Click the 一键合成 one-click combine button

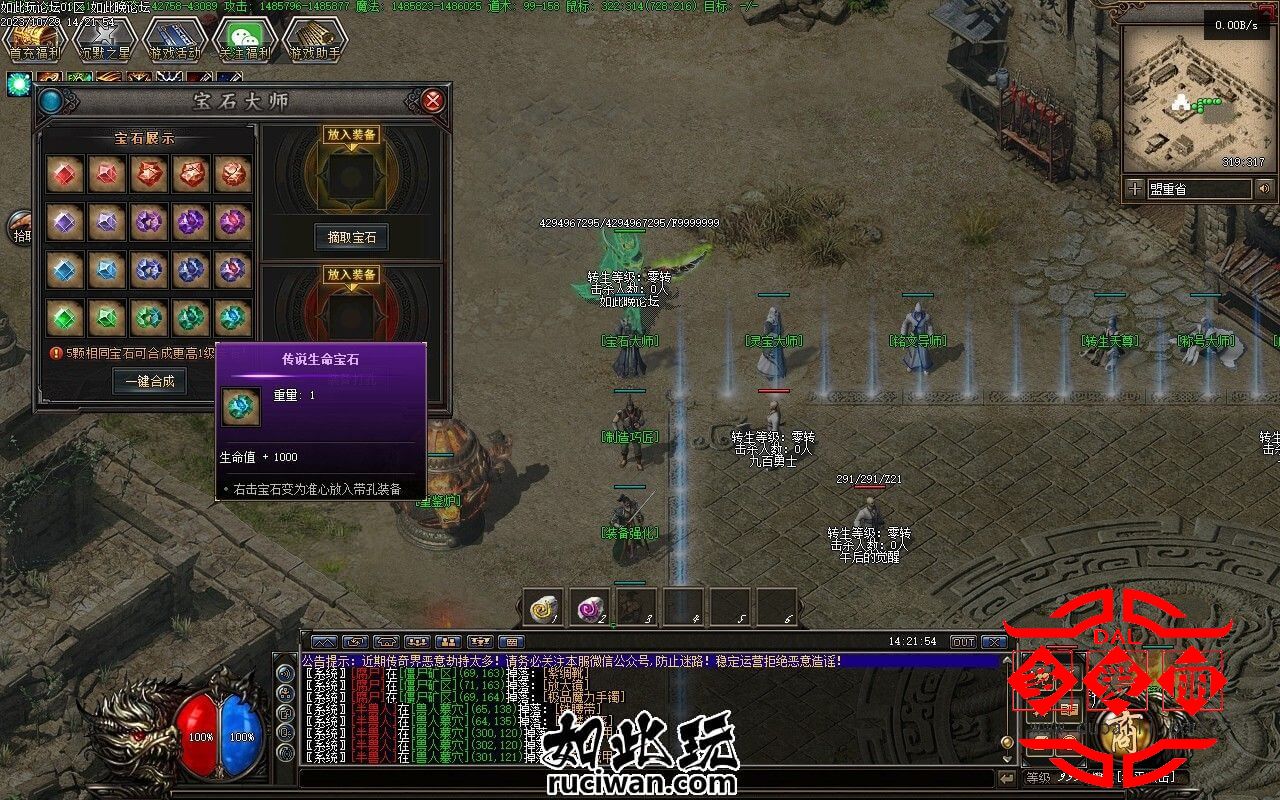coord(149,381)
